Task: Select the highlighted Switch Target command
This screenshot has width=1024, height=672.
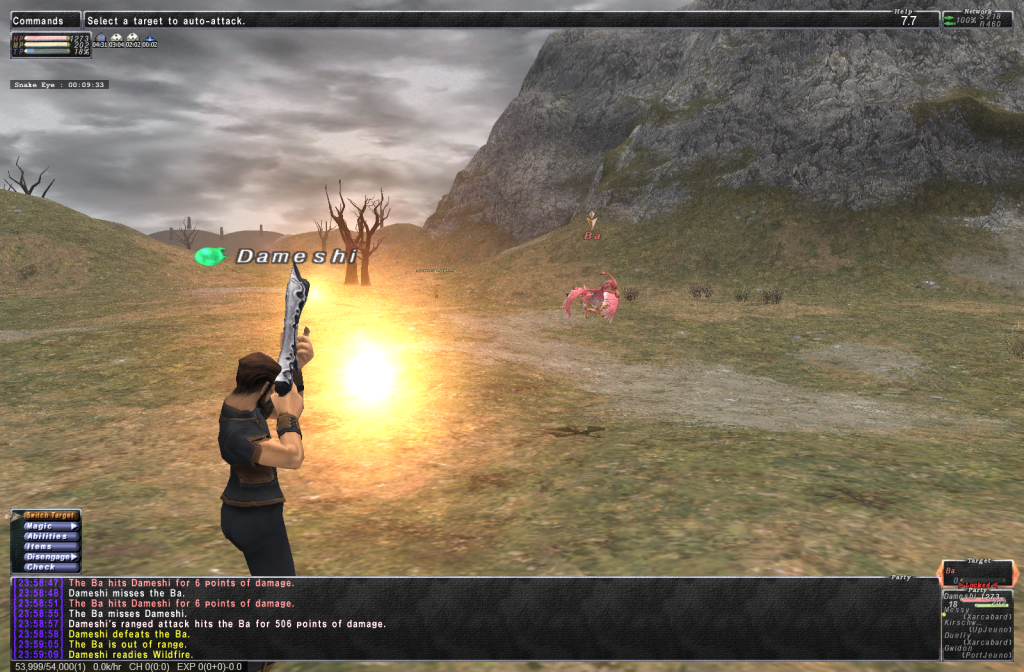Action: tap(50, 515)
